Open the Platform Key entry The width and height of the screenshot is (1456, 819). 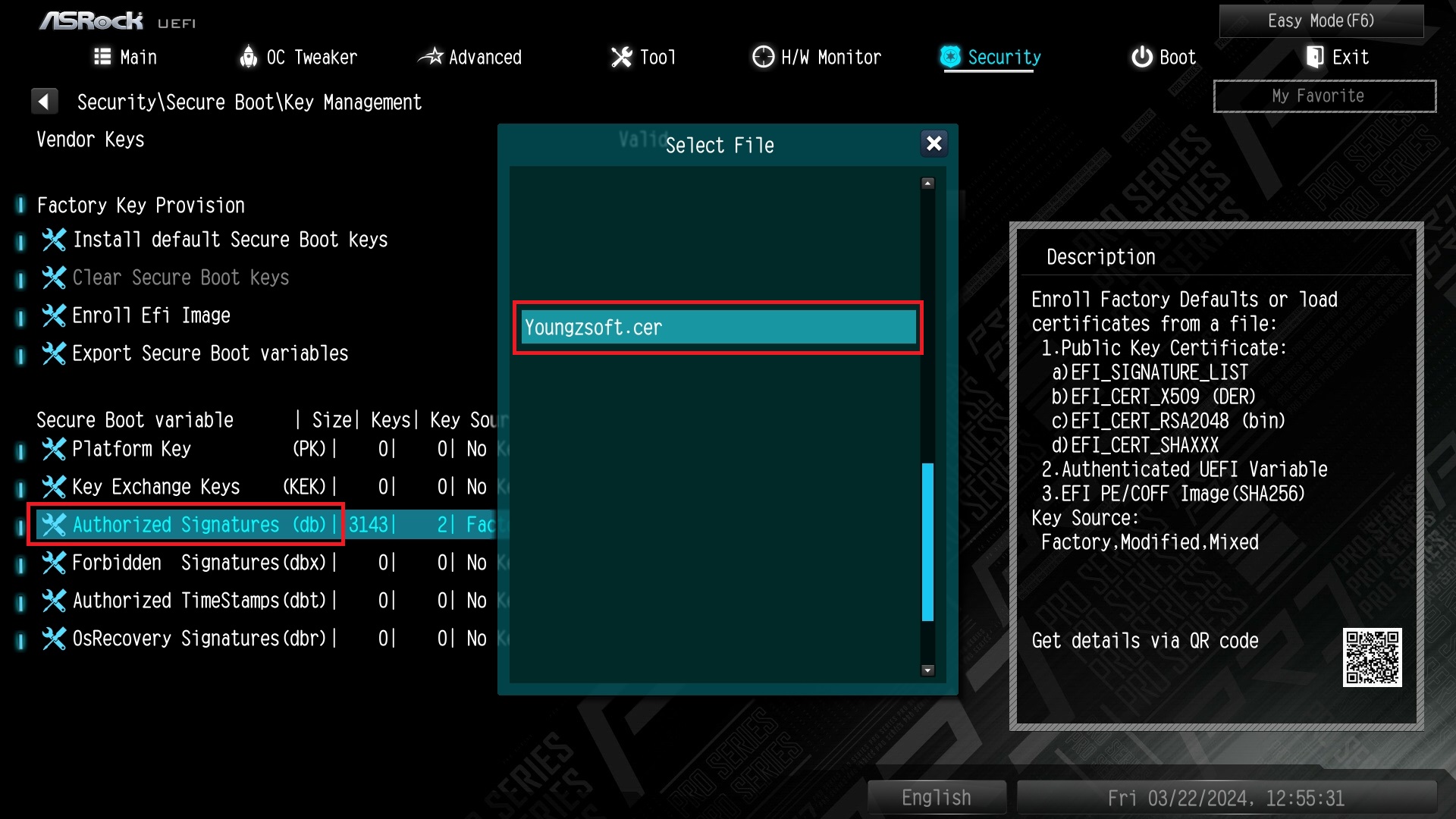point(131,449)
